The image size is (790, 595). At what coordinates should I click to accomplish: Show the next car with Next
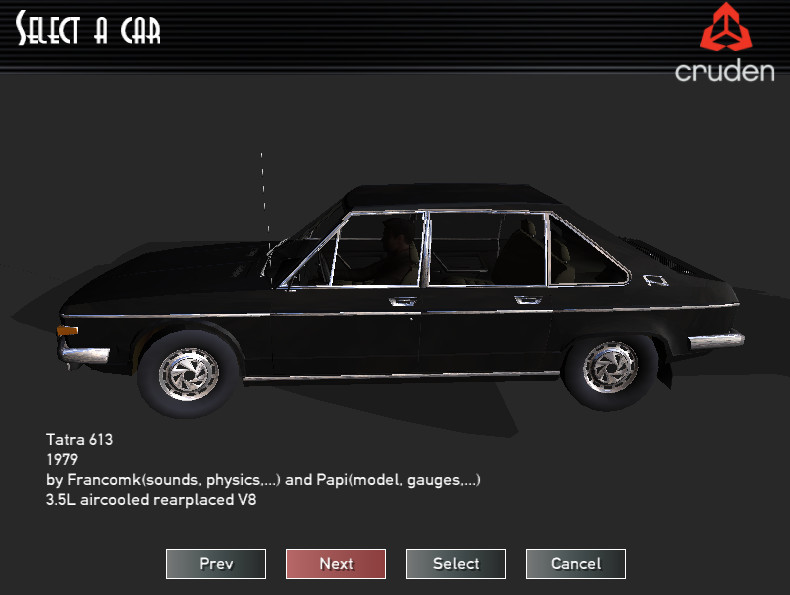click(x=336, y=564)
